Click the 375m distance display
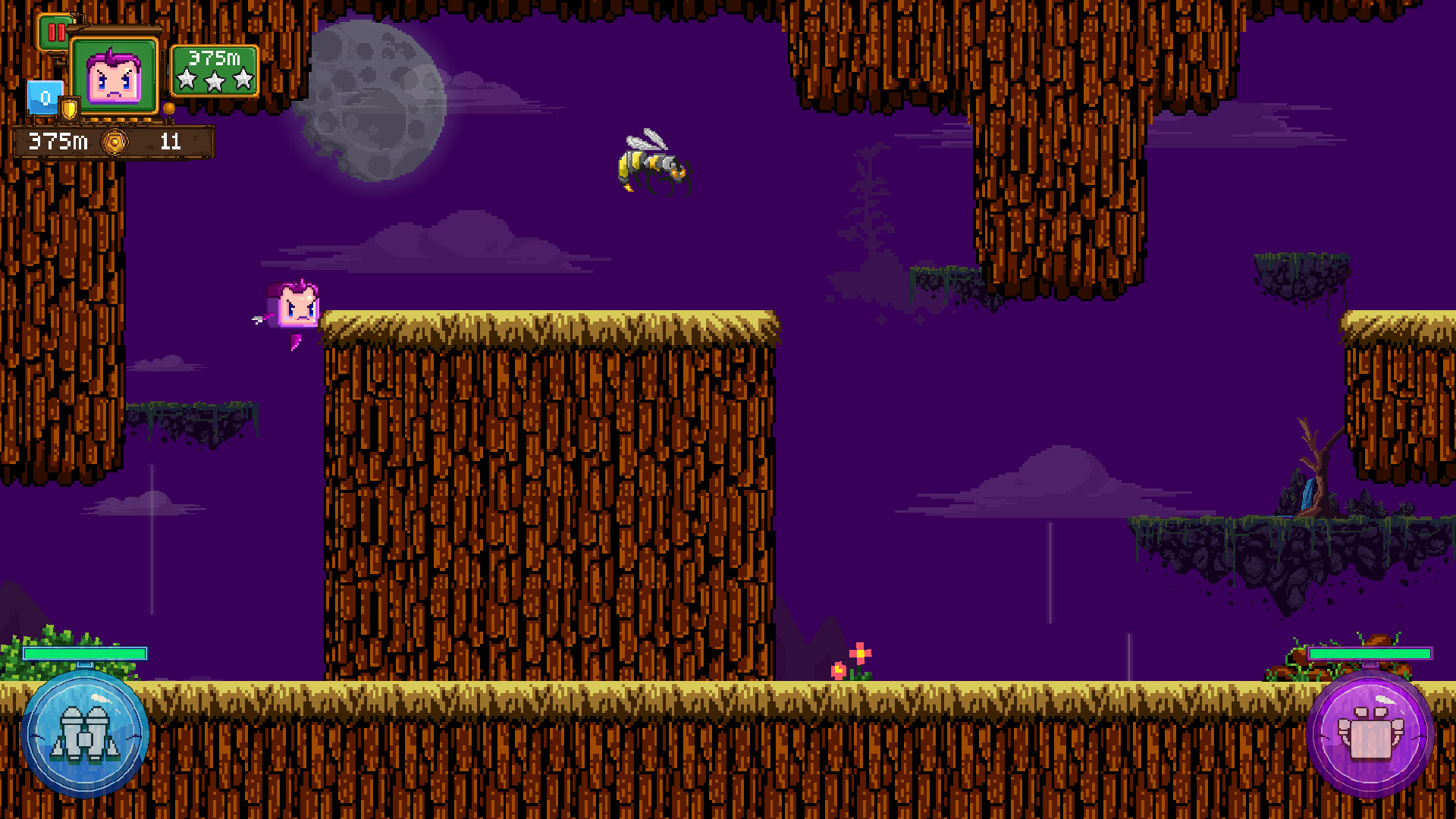The height and width of the screenshot is (819, 1456). (57, 140)
